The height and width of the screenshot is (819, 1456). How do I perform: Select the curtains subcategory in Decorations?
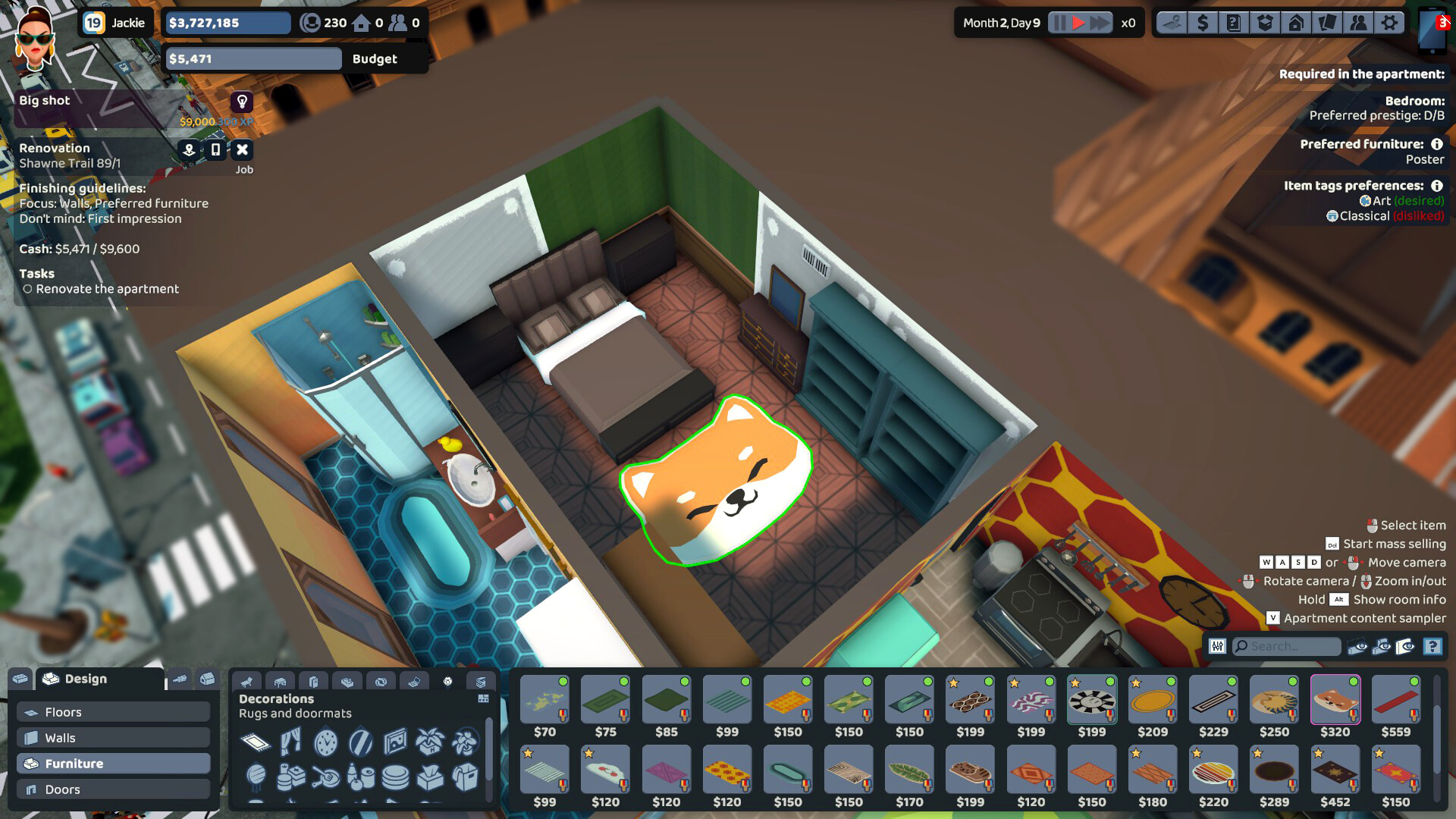pos(290,742)
